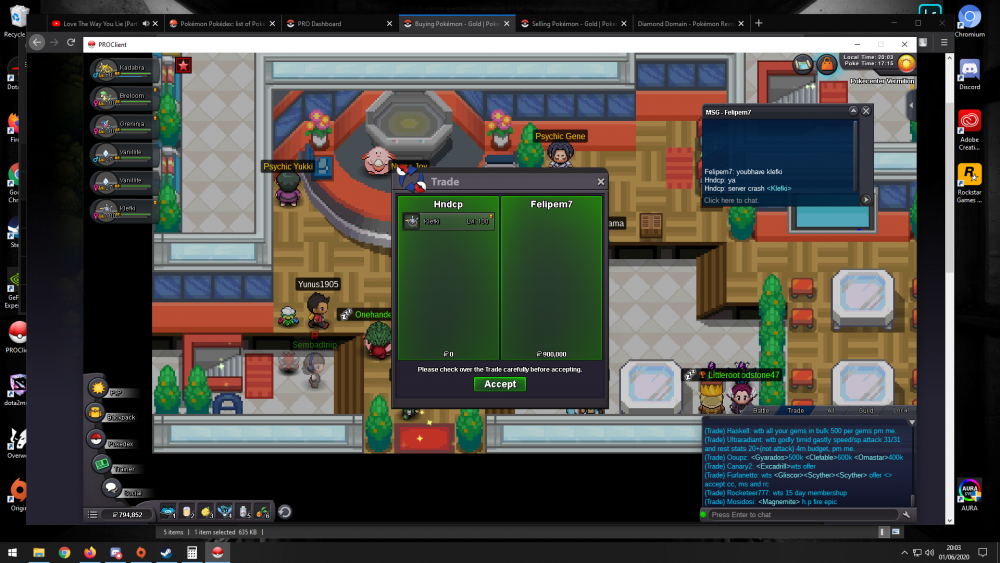Click the circular refresh arrow by the hotbar
The width and height of the screenshot is (1000, 563).
coord(284,512)
